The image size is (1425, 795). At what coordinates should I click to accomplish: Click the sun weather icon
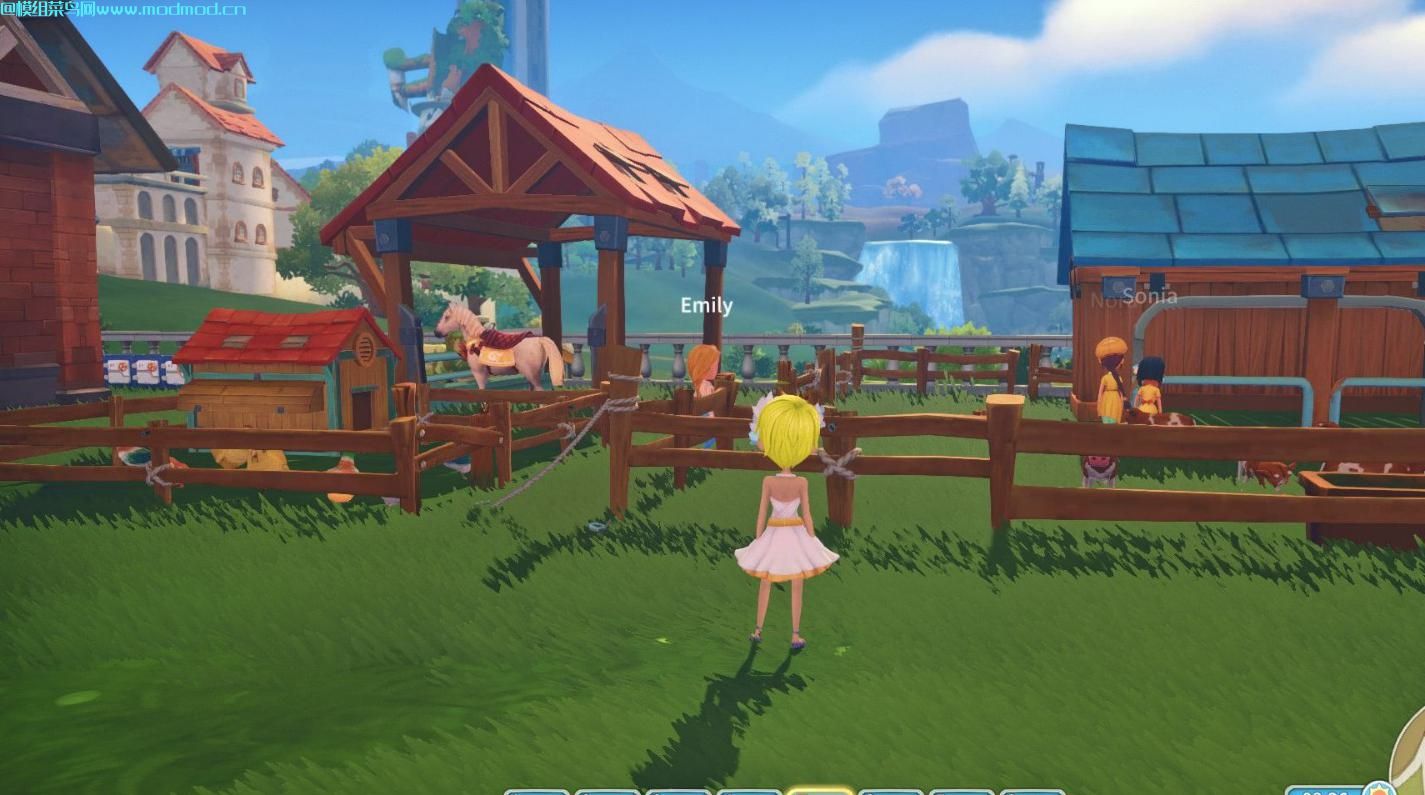[x=1380, y=790]
